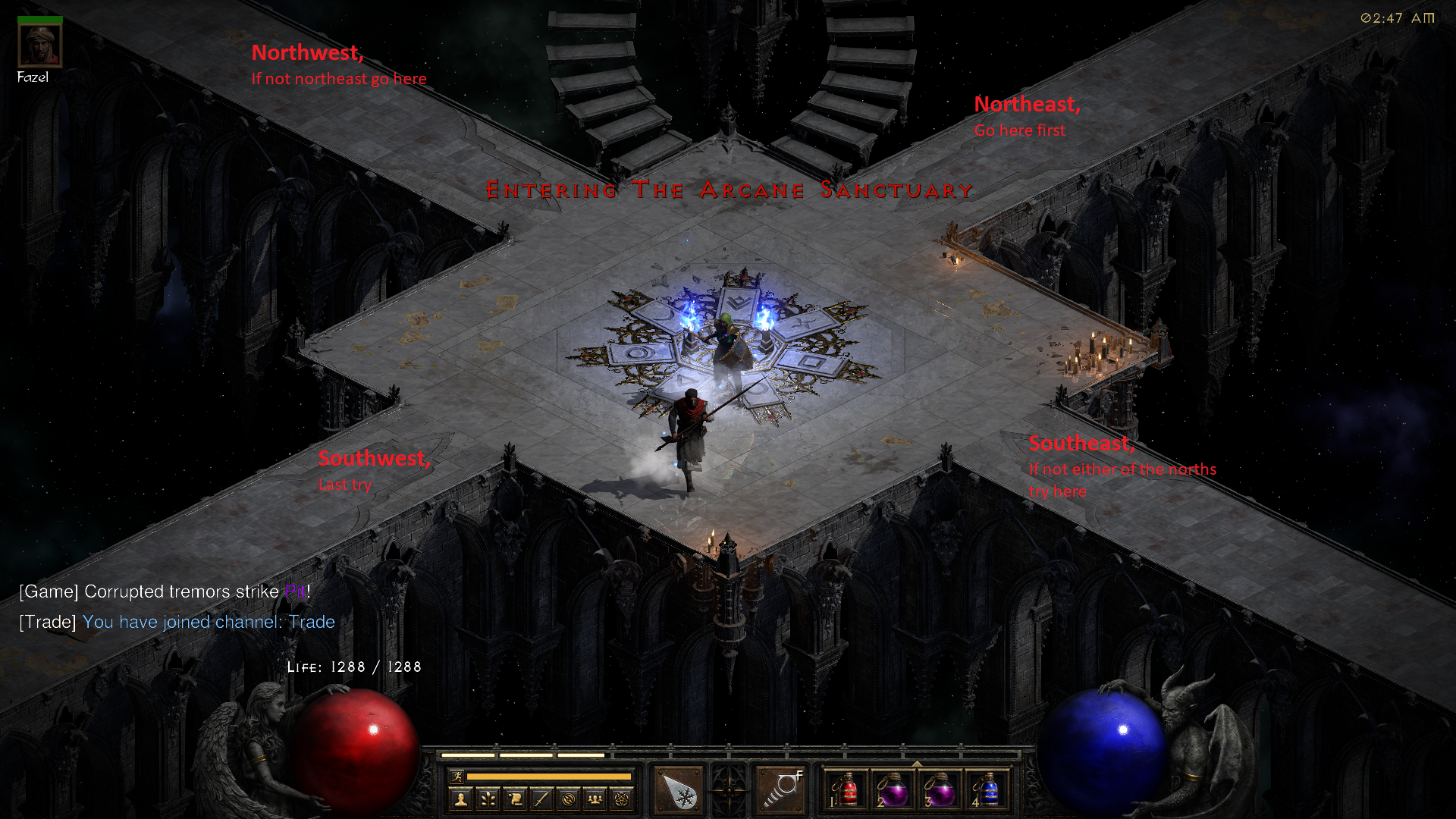Open the quest log scroll icon

point(515,799)
